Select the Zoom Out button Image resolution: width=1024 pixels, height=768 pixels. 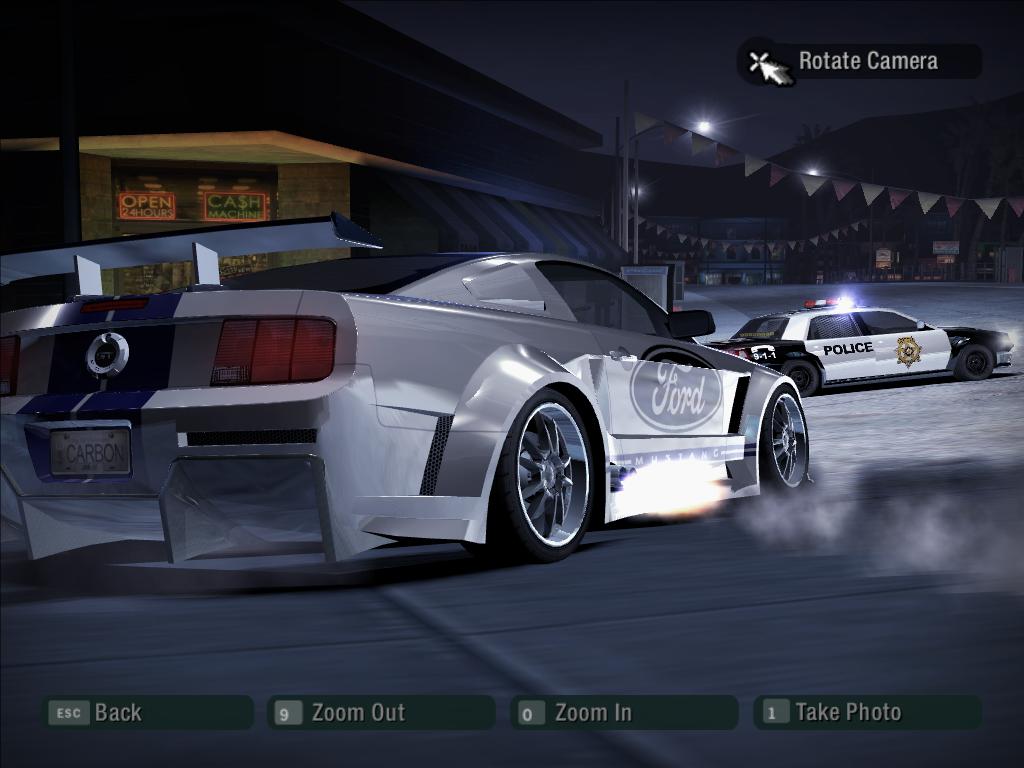pyautogui.click(x=381, y=713)
